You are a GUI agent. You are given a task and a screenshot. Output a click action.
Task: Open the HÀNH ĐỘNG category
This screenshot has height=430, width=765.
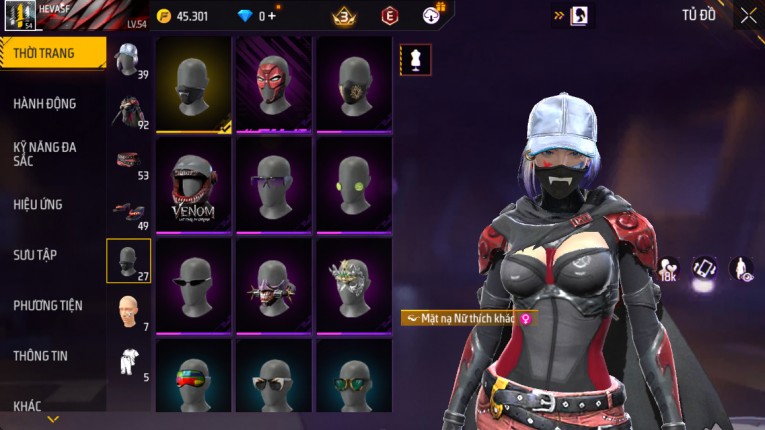(x=45, y=104)
